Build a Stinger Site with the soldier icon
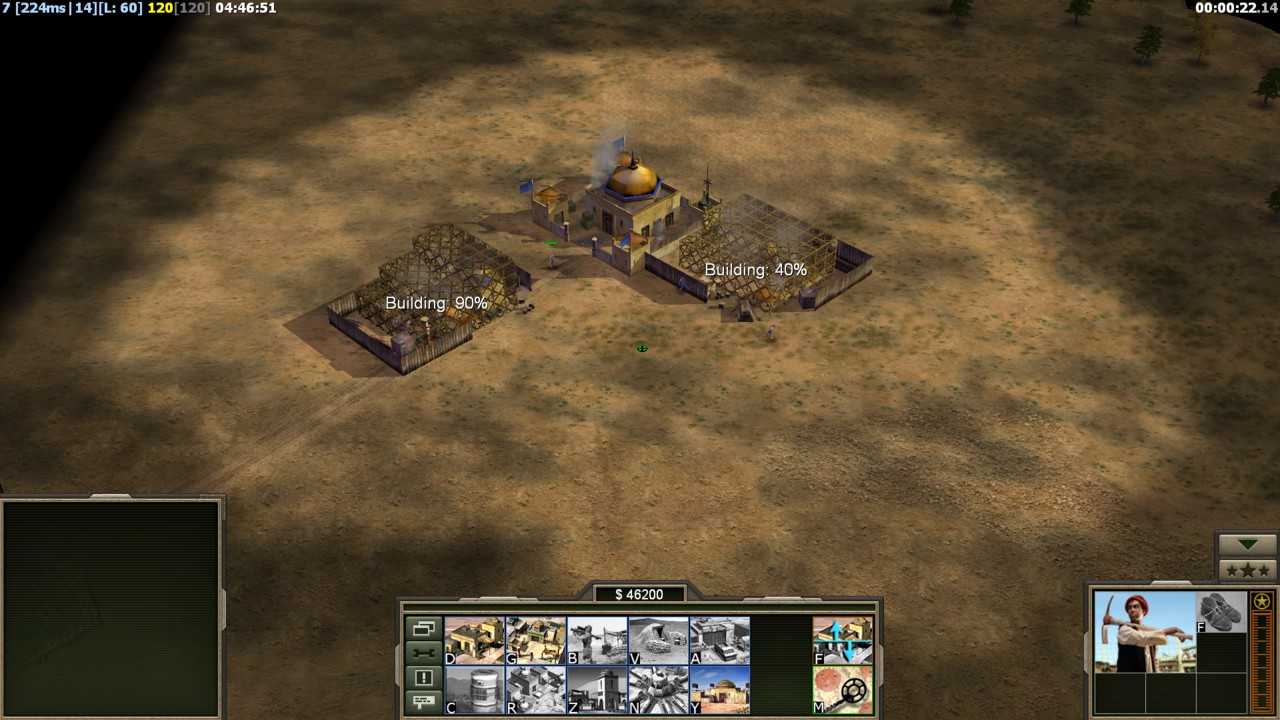1280x720 pixels. point(597,640)
